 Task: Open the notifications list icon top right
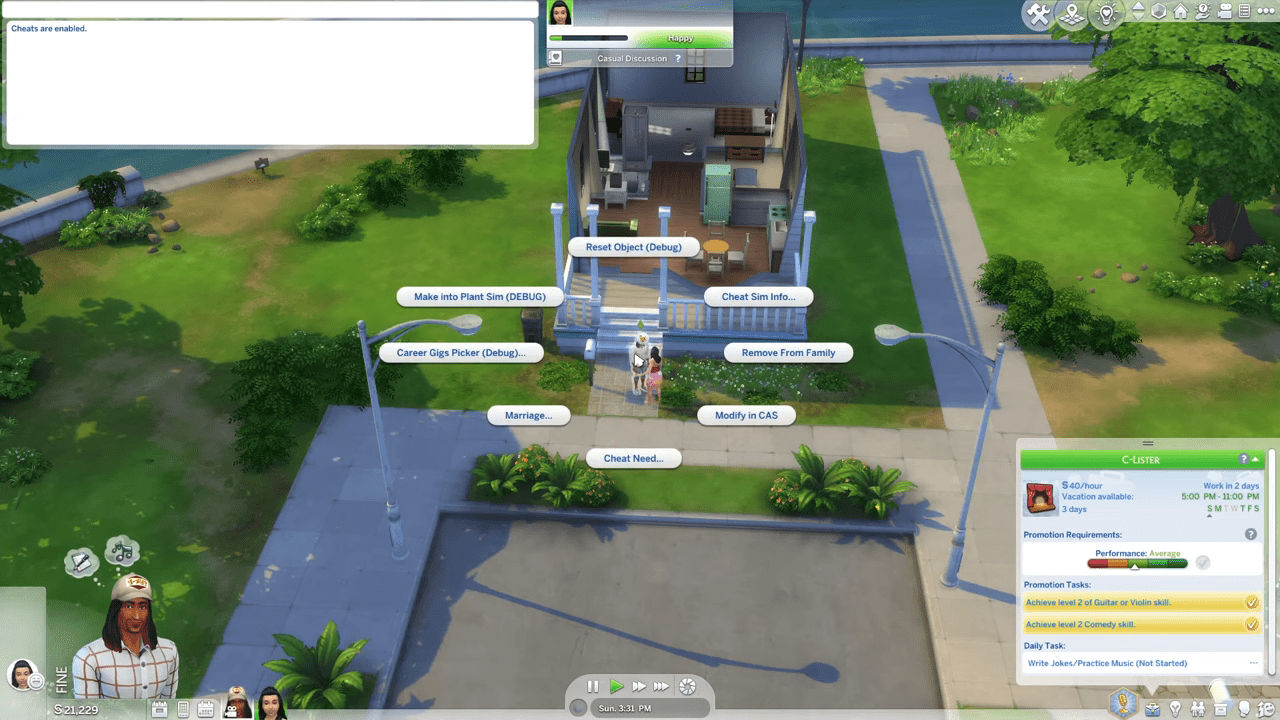(1246, 13)
